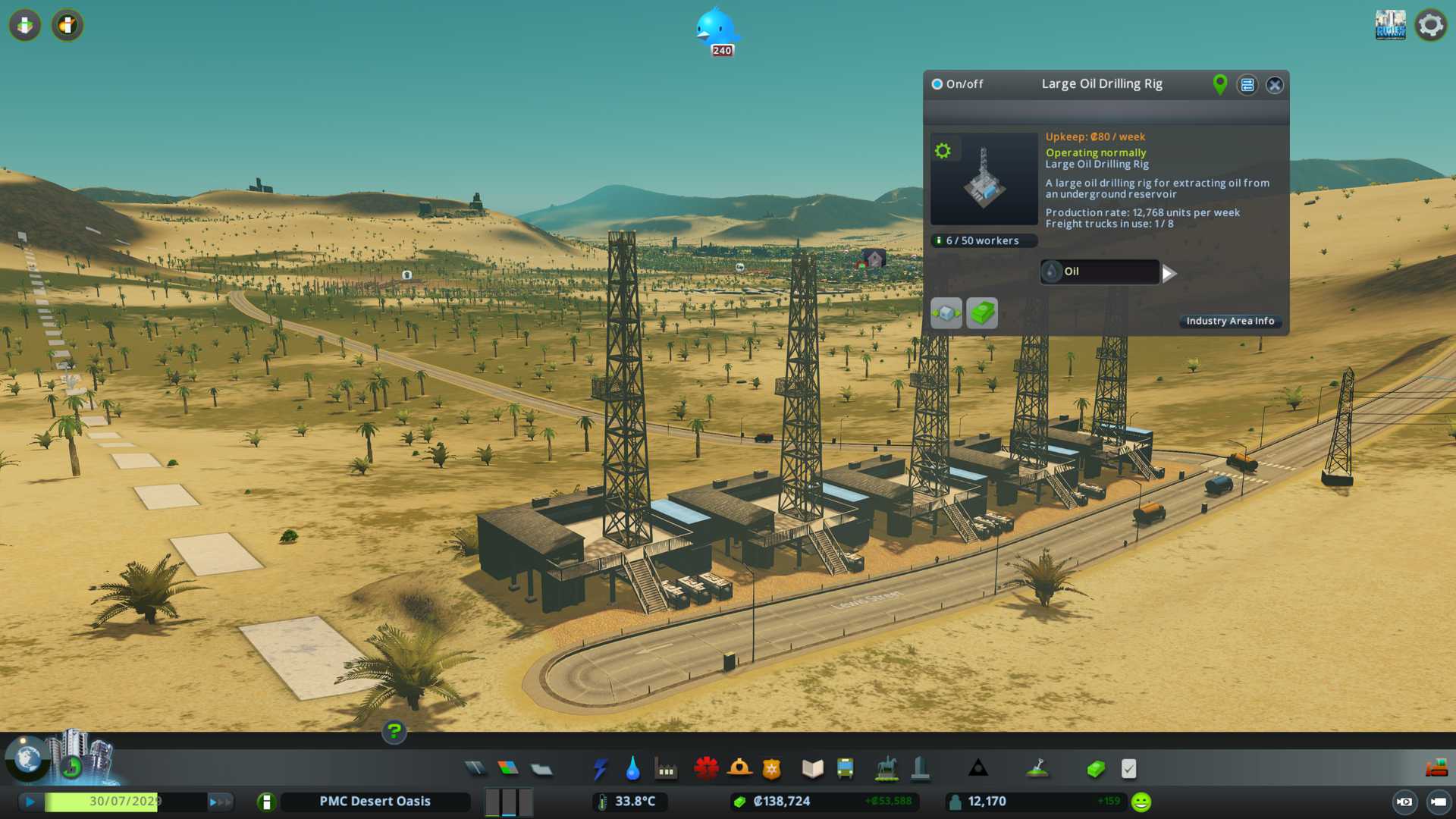Open the advisor question mark help
This screenshot has height=819, width=1456.
[394, 732]
